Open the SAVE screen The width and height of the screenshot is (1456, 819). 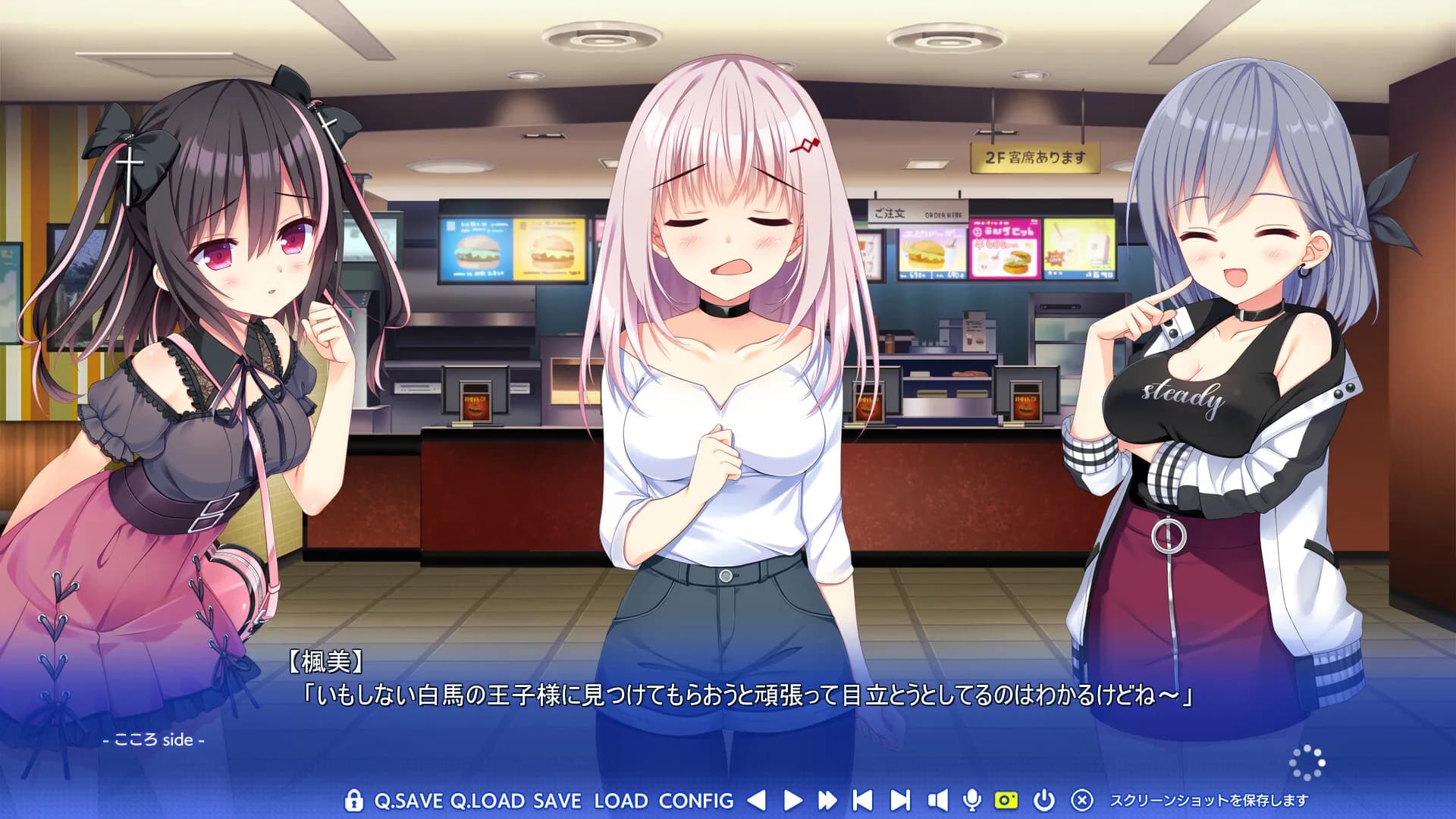click(557, 800)
